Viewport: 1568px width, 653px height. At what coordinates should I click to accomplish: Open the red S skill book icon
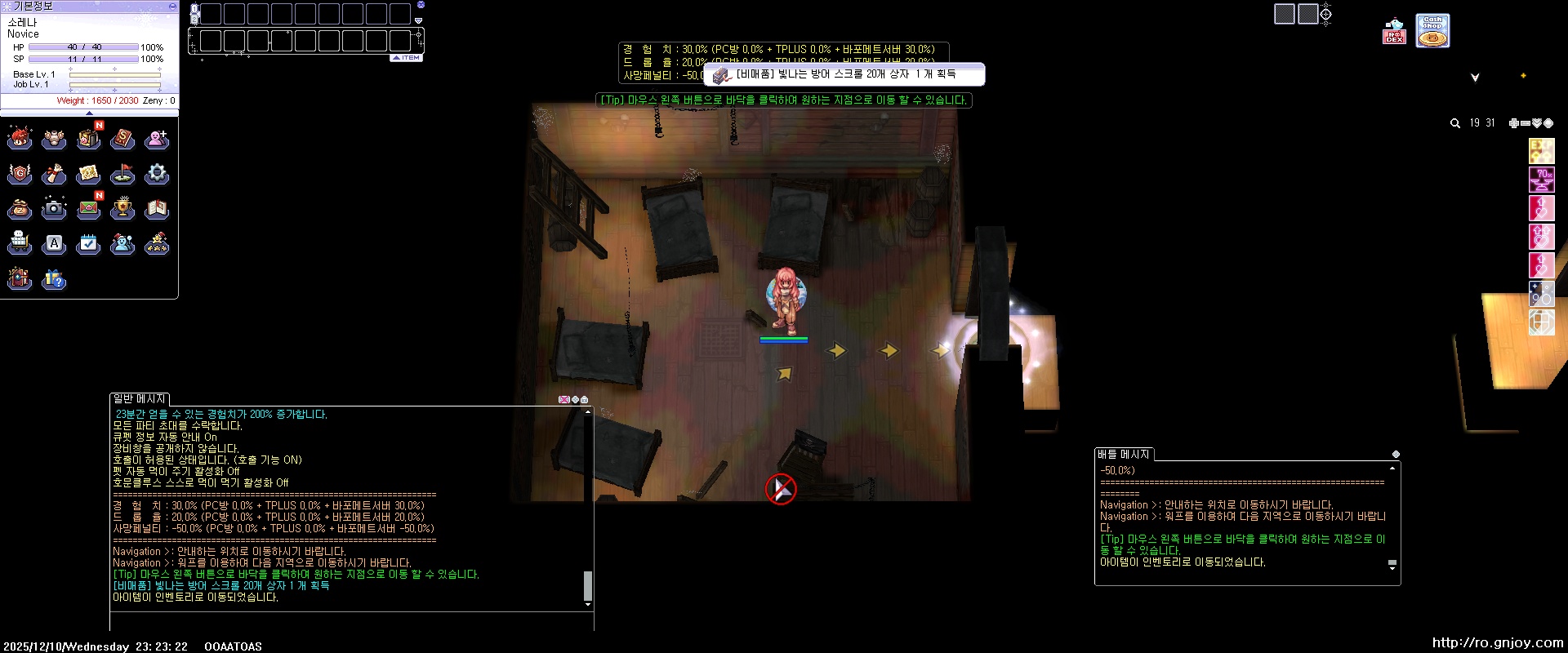point(122,139)
